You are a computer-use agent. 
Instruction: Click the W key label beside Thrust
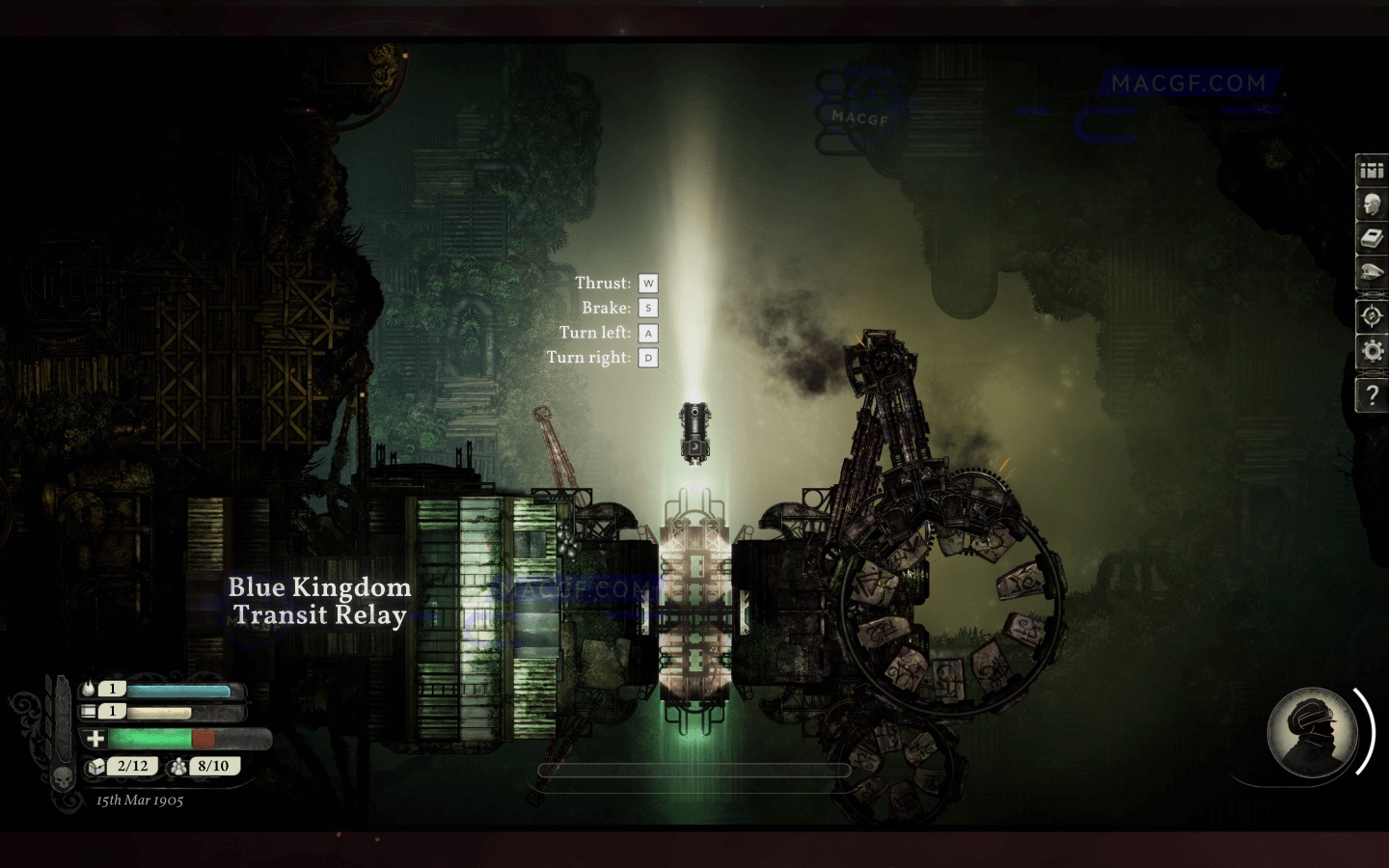point(647,283)
